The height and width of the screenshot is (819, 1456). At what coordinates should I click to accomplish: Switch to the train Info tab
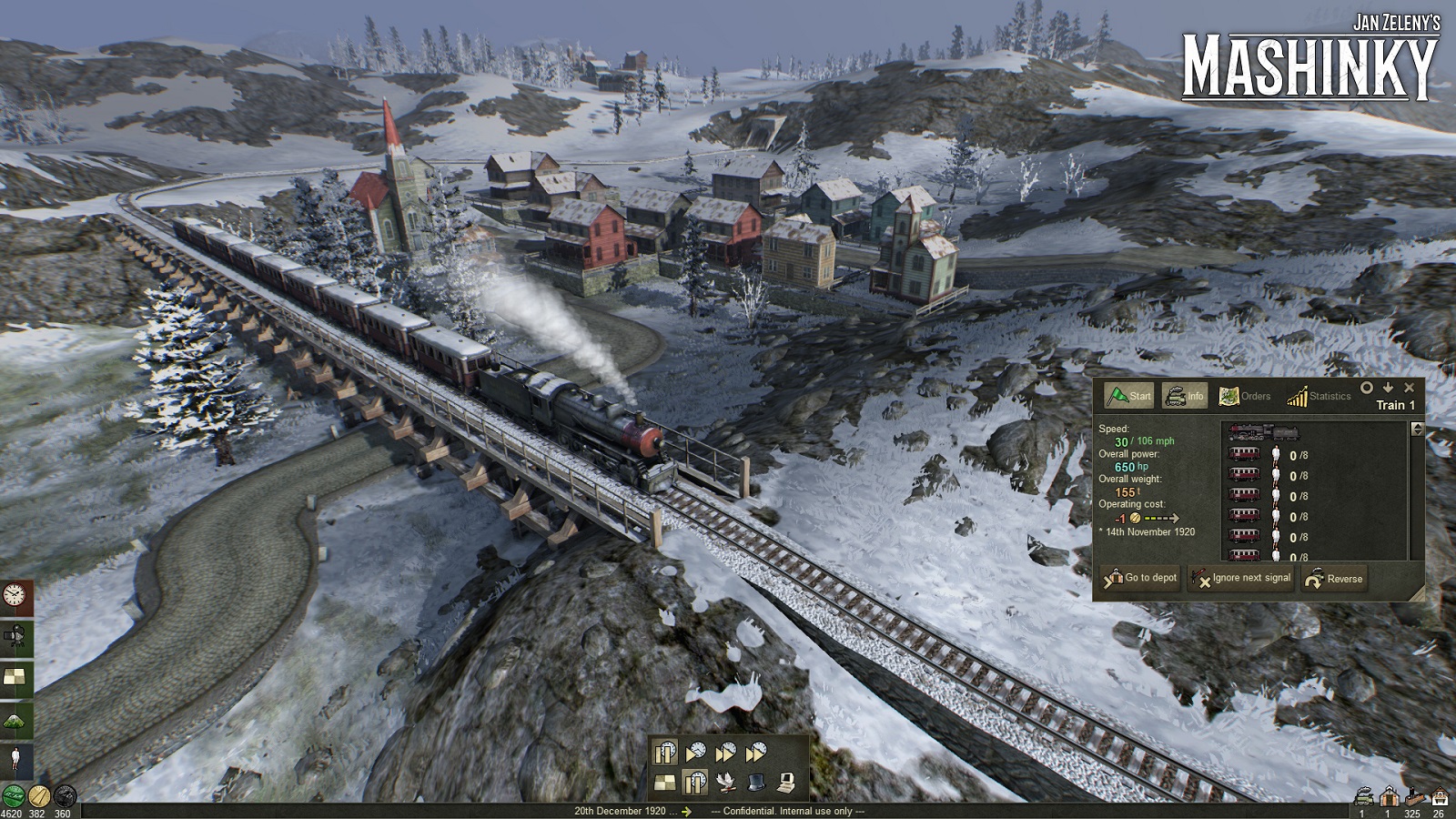pyautogui.click(x=1185, y=396)
